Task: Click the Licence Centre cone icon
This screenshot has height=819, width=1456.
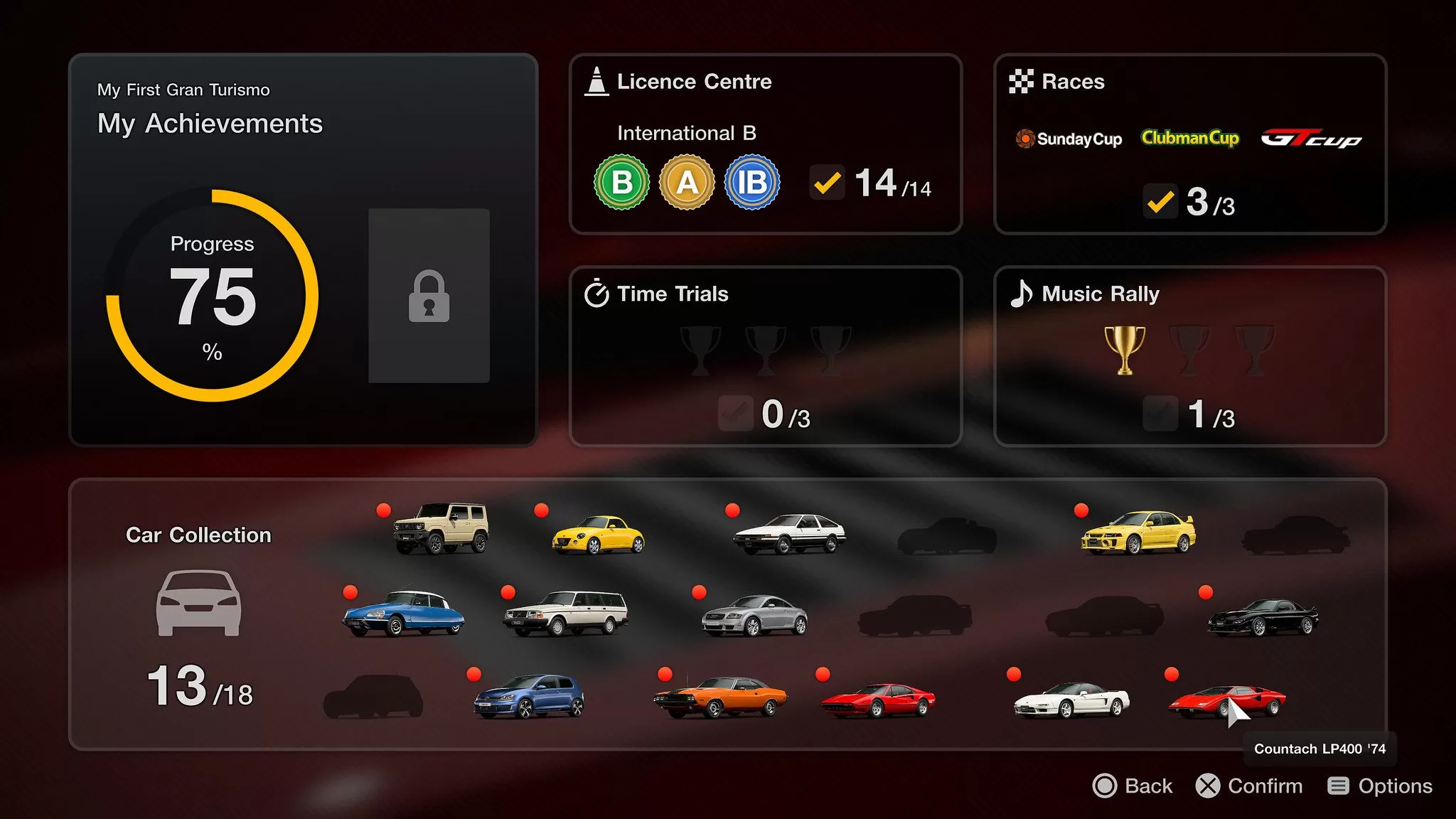Action: 596,80
